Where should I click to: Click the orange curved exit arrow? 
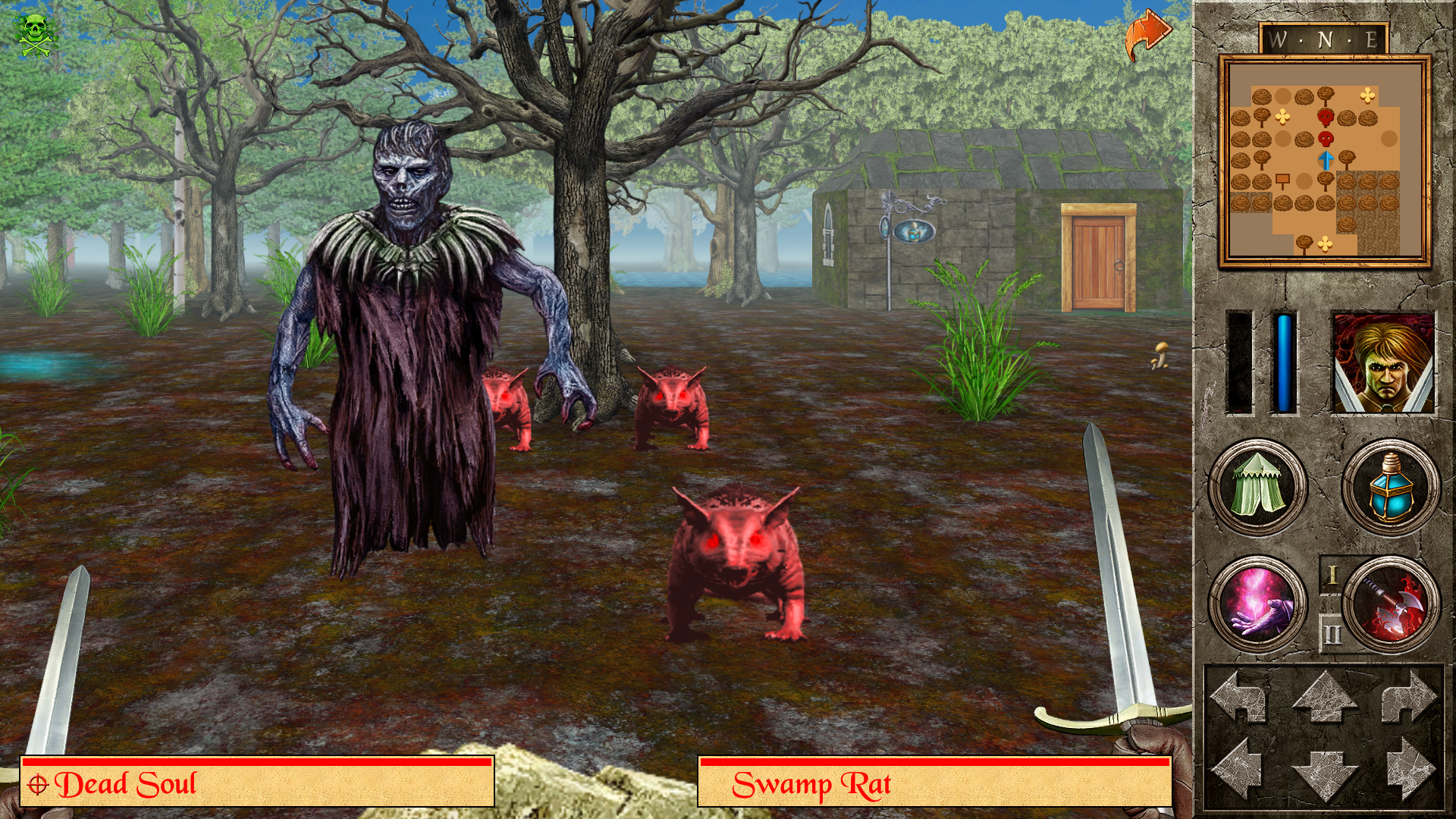click(x=1149, y=29)
